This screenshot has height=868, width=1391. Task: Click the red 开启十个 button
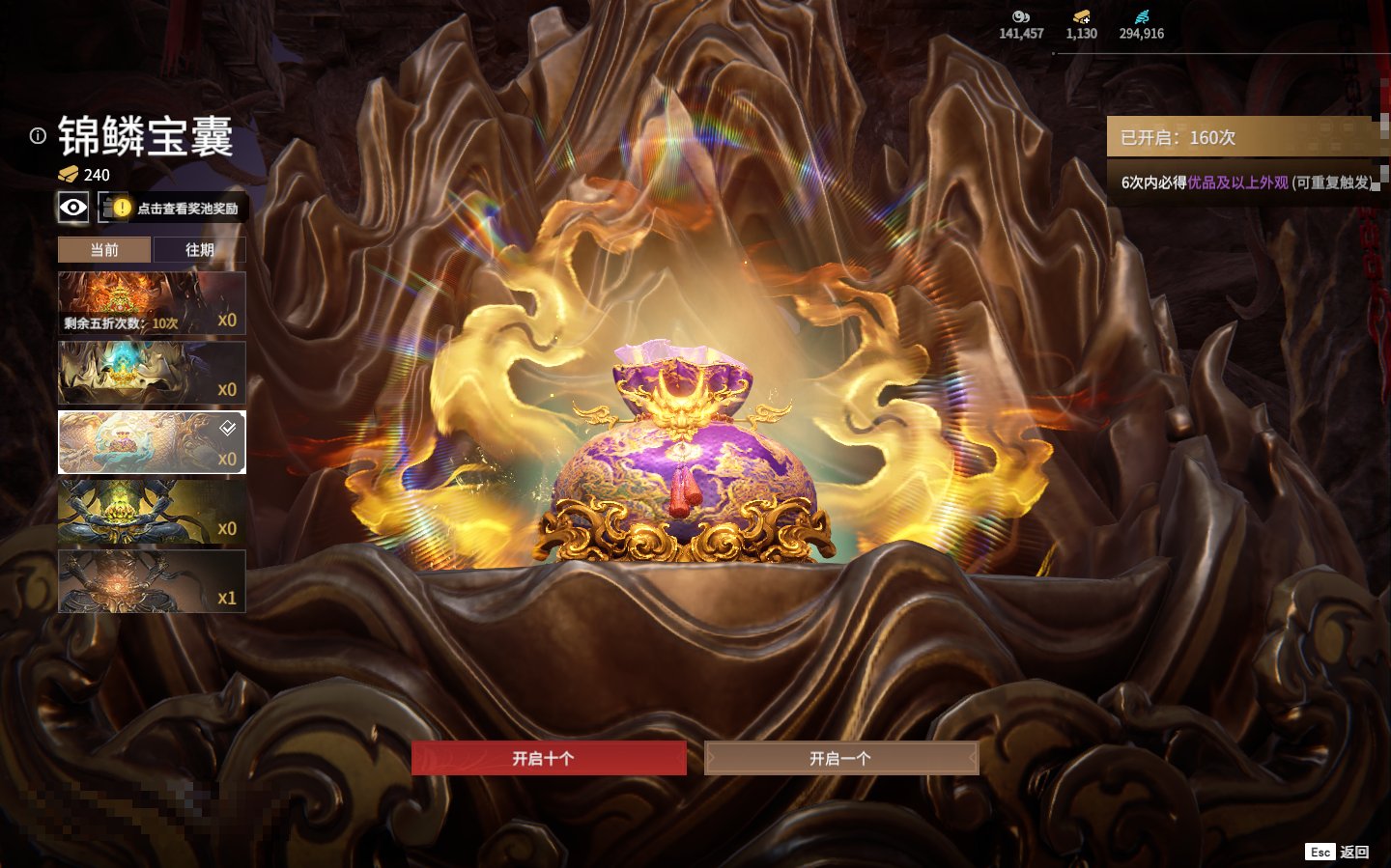549,758
